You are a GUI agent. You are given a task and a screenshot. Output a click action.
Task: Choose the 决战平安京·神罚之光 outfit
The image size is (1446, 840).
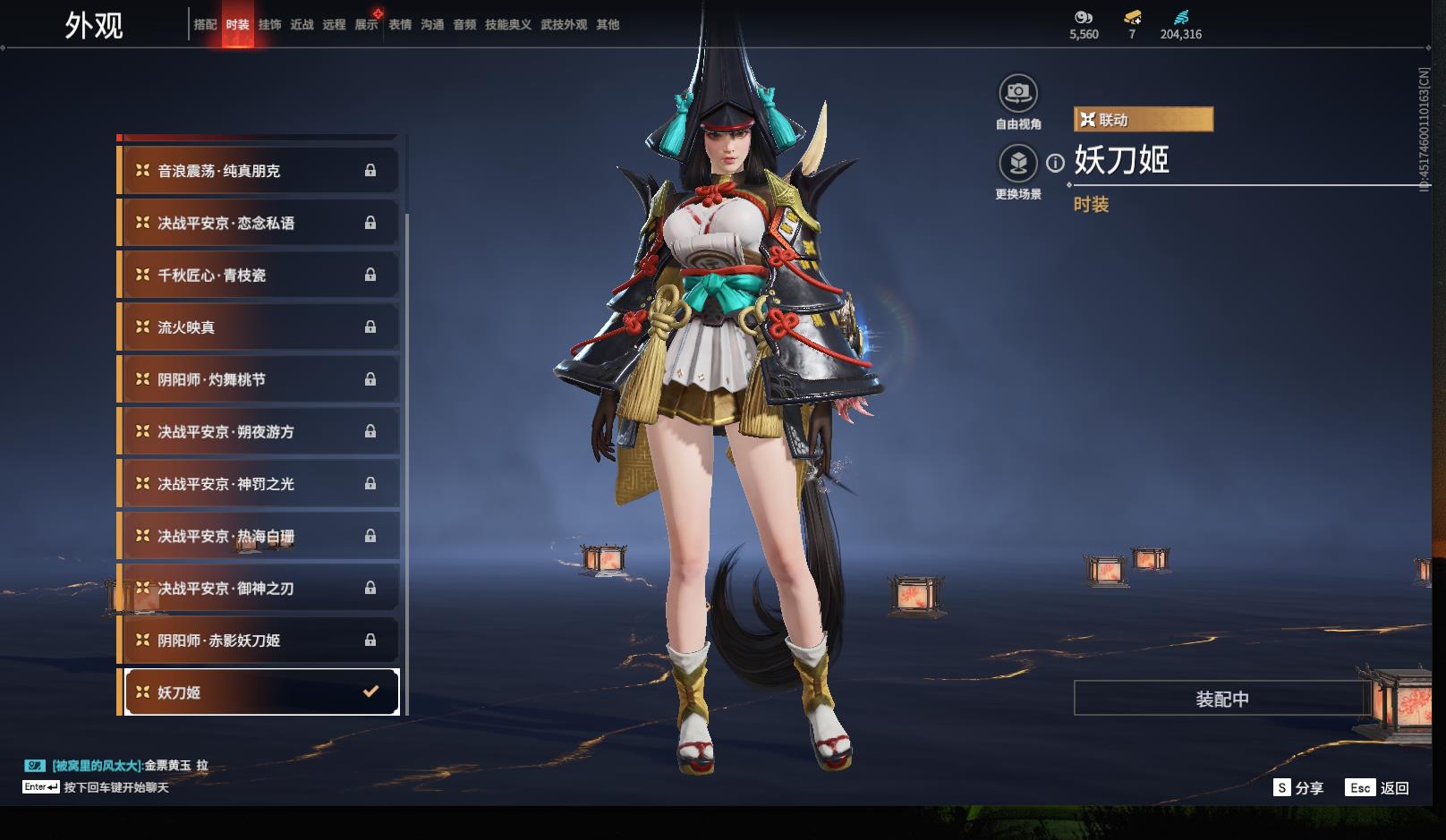pyautogui.click(x=258, y=484)
